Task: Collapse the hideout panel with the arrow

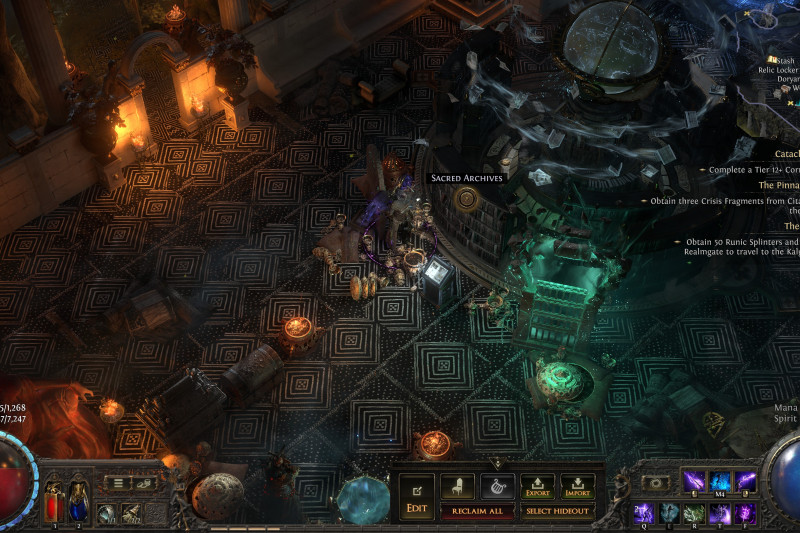Action: pos(497,464)
